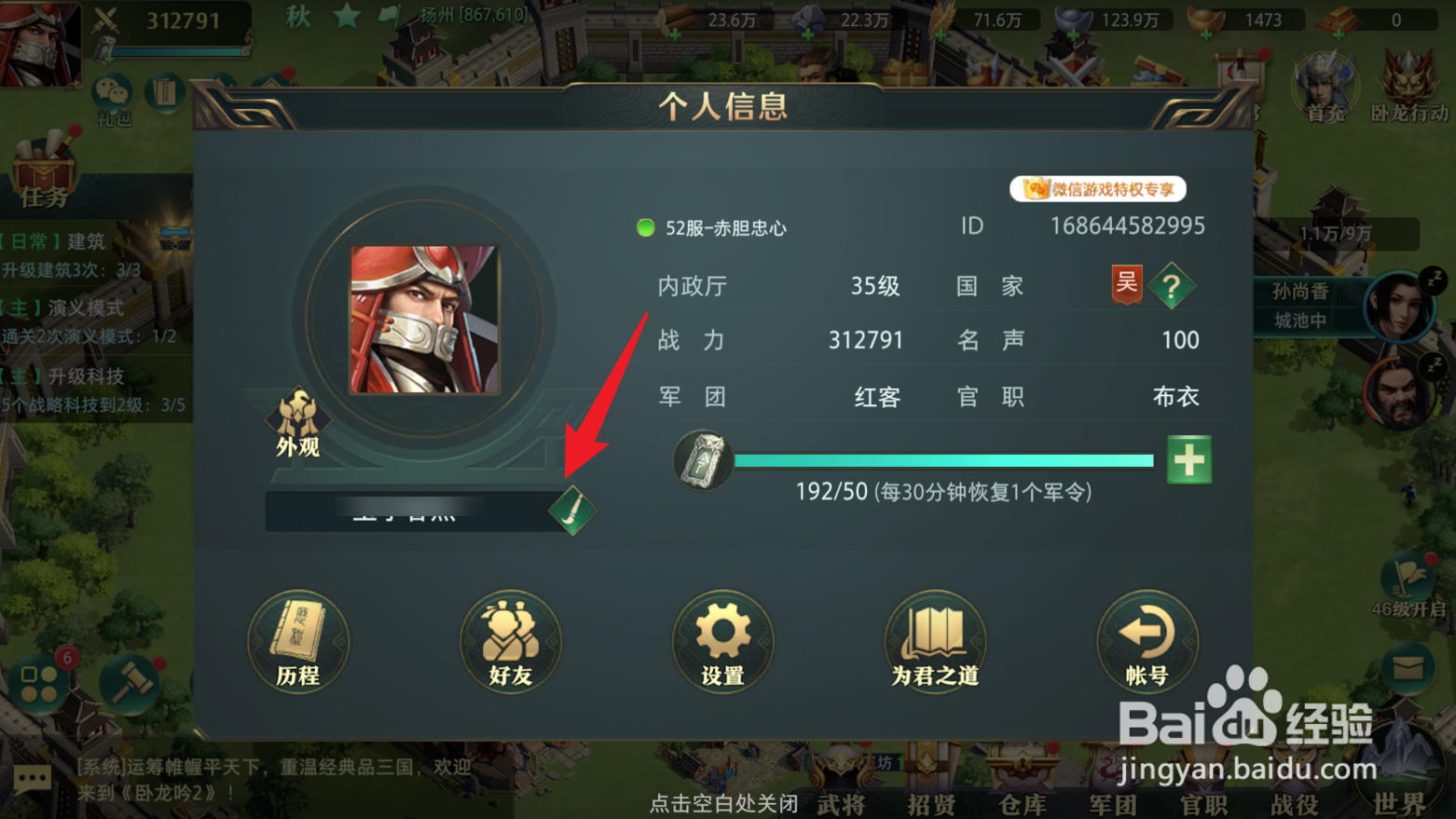
Task: Open the 历程 history book icon
Action: point(297,643)
